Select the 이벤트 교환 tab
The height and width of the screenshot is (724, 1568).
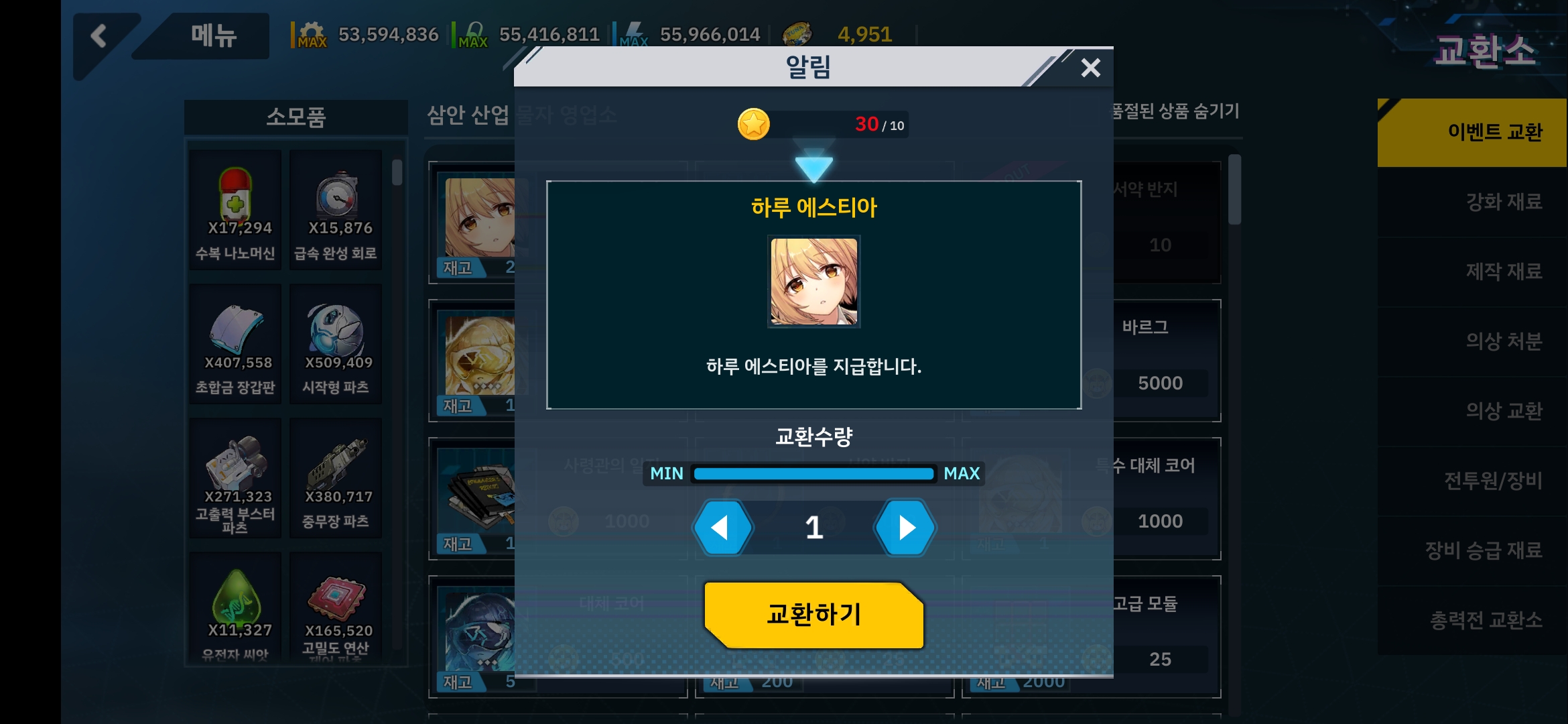tap(1498, 132)
